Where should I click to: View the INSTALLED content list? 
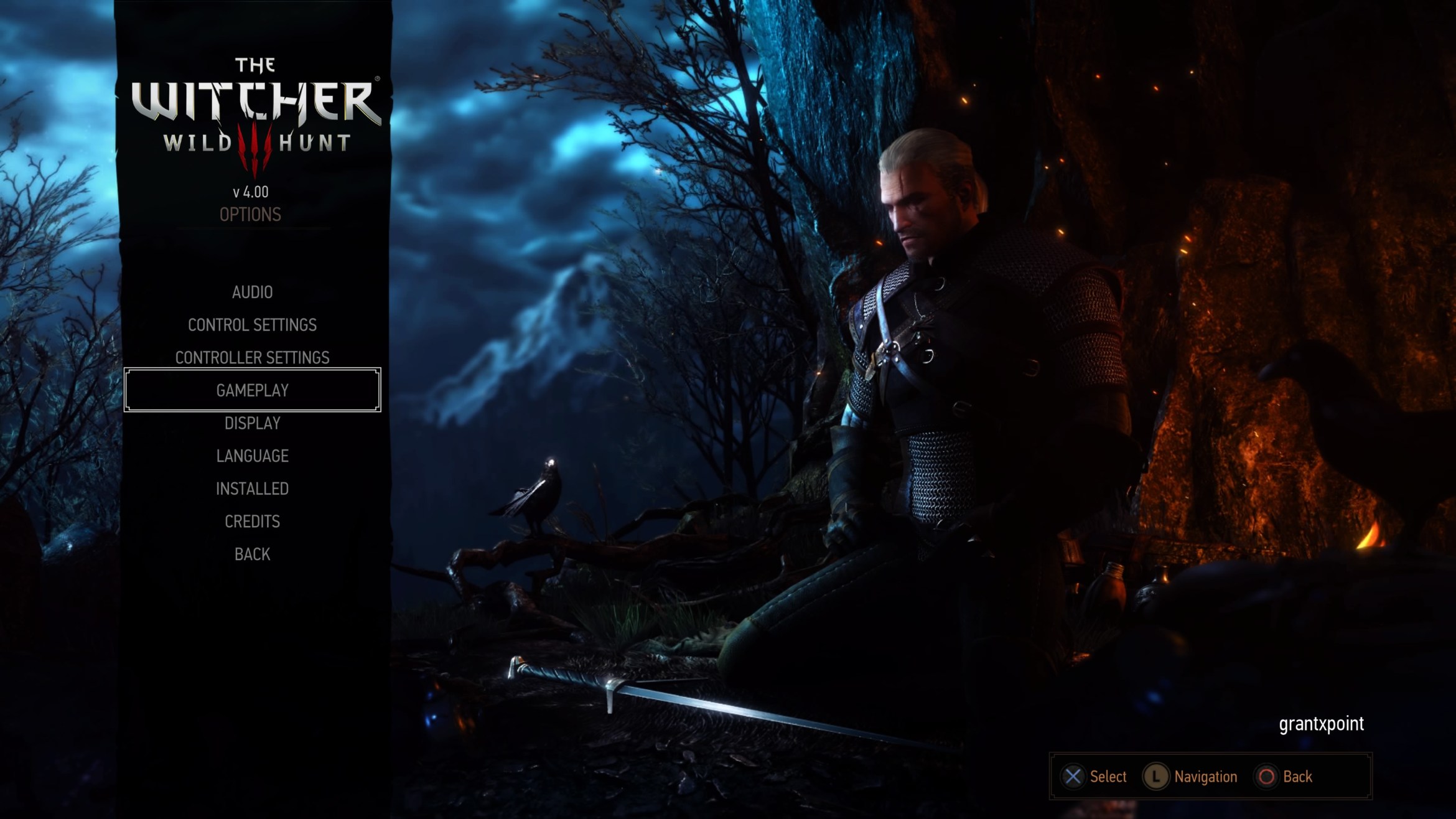[x=251, y=488]
